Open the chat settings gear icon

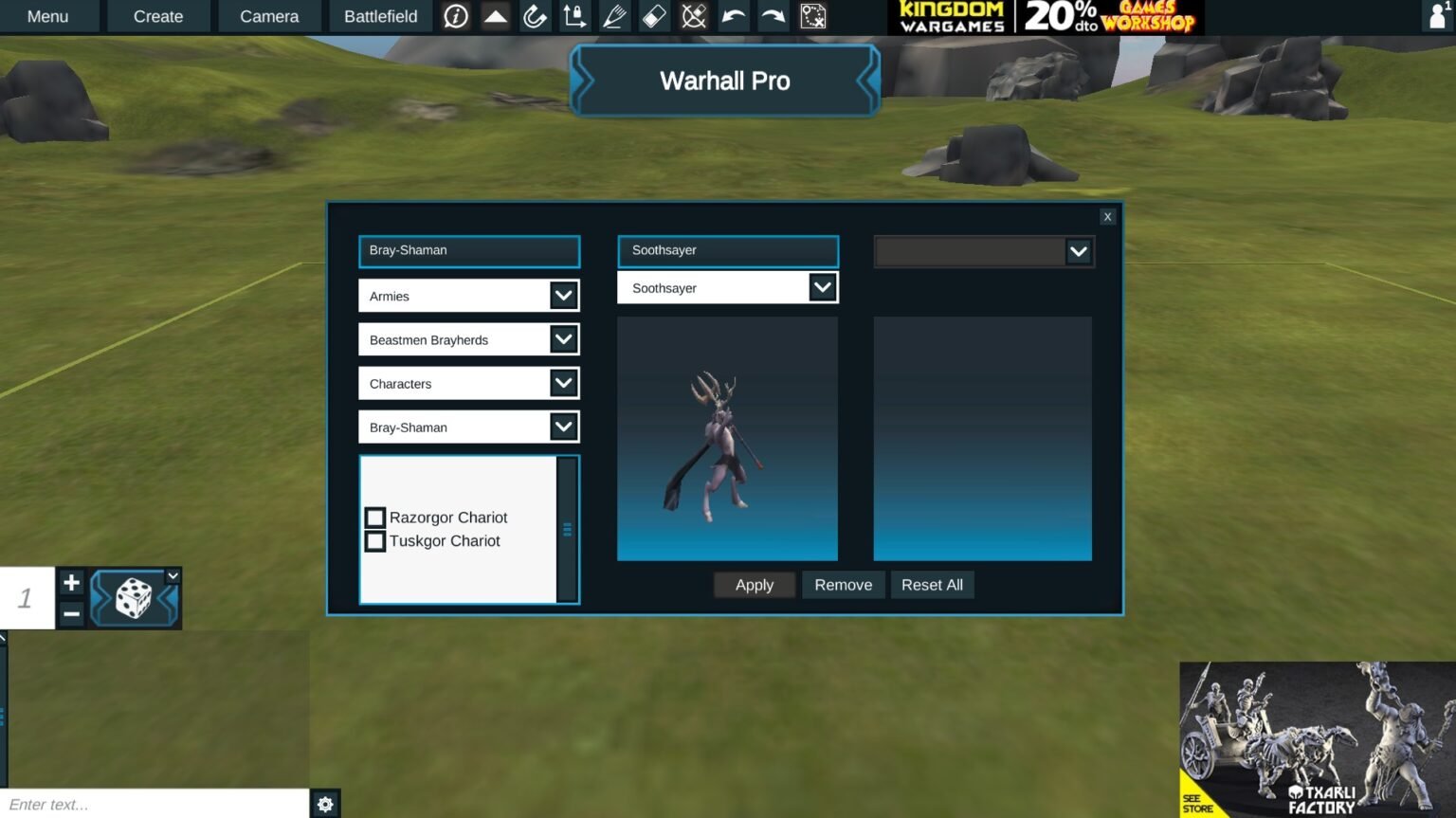(x=325, y=804)
